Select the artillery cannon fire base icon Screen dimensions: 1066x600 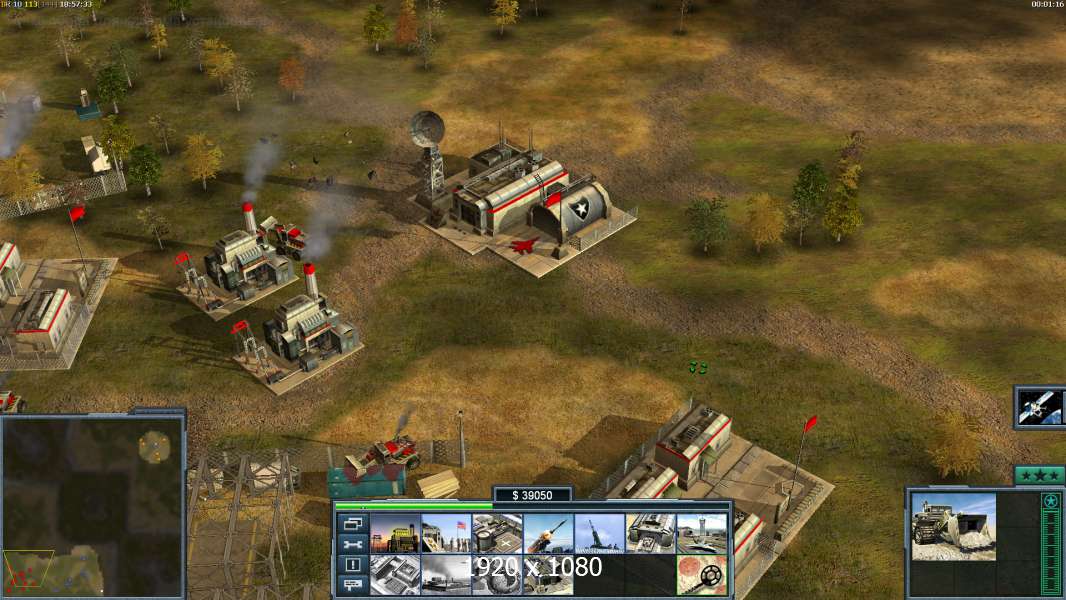click(x=599, y=534)
